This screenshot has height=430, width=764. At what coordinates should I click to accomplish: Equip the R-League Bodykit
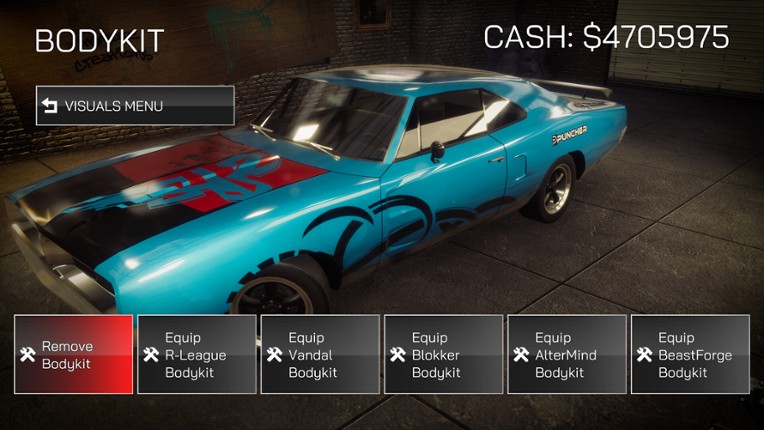(196, 355)
